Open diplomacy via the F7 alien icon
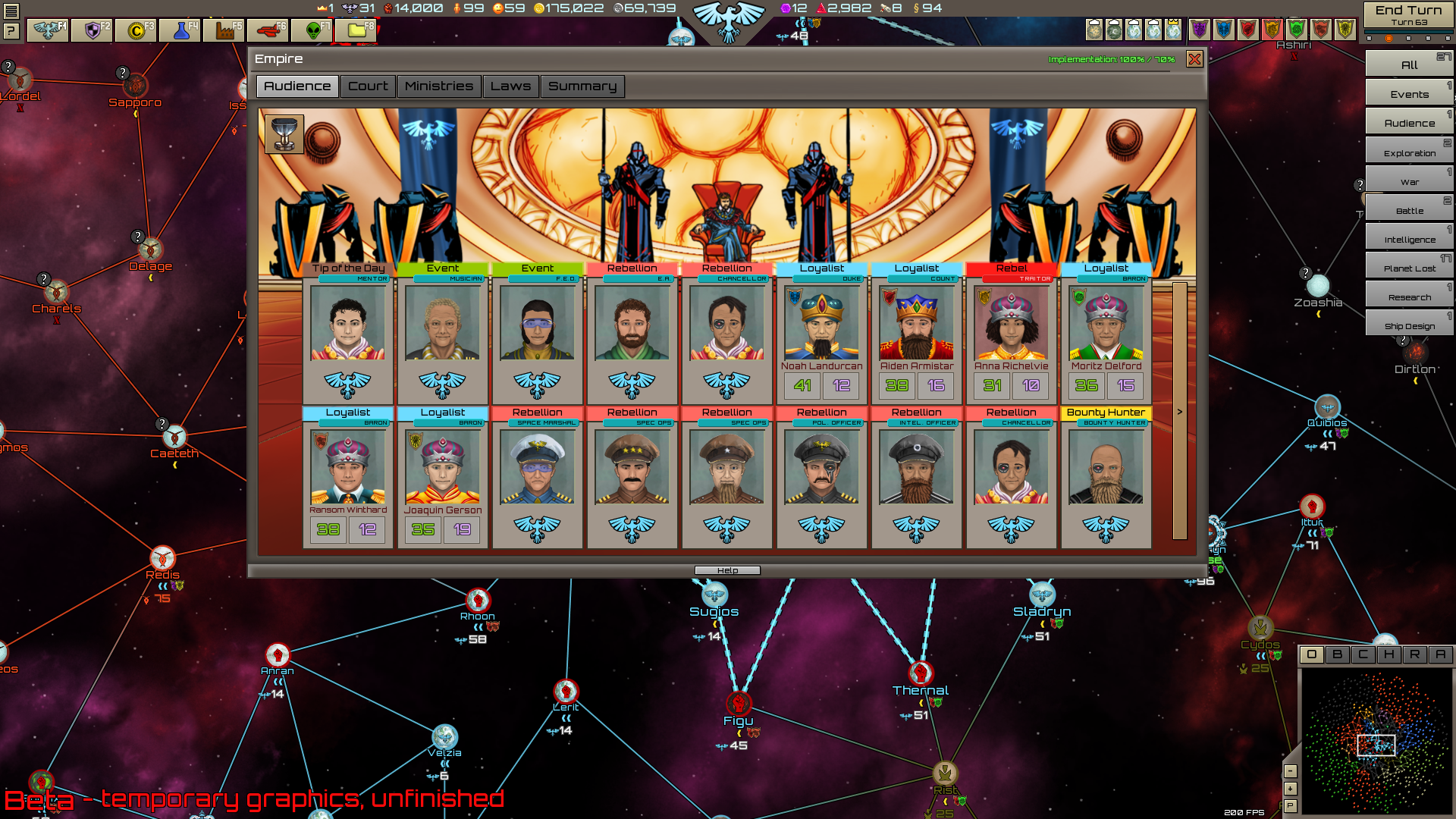Viewport: 1456px width, 819px height. tap(313, 30)
